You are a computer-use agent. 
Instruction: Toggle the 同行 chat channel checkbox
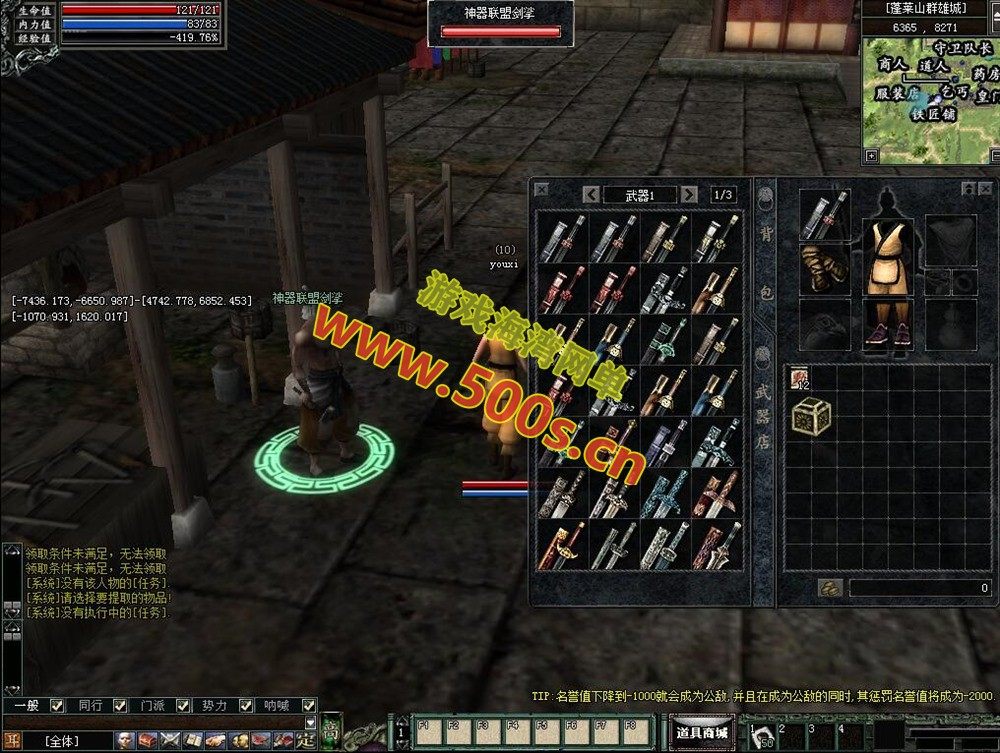tap(120, 705)
